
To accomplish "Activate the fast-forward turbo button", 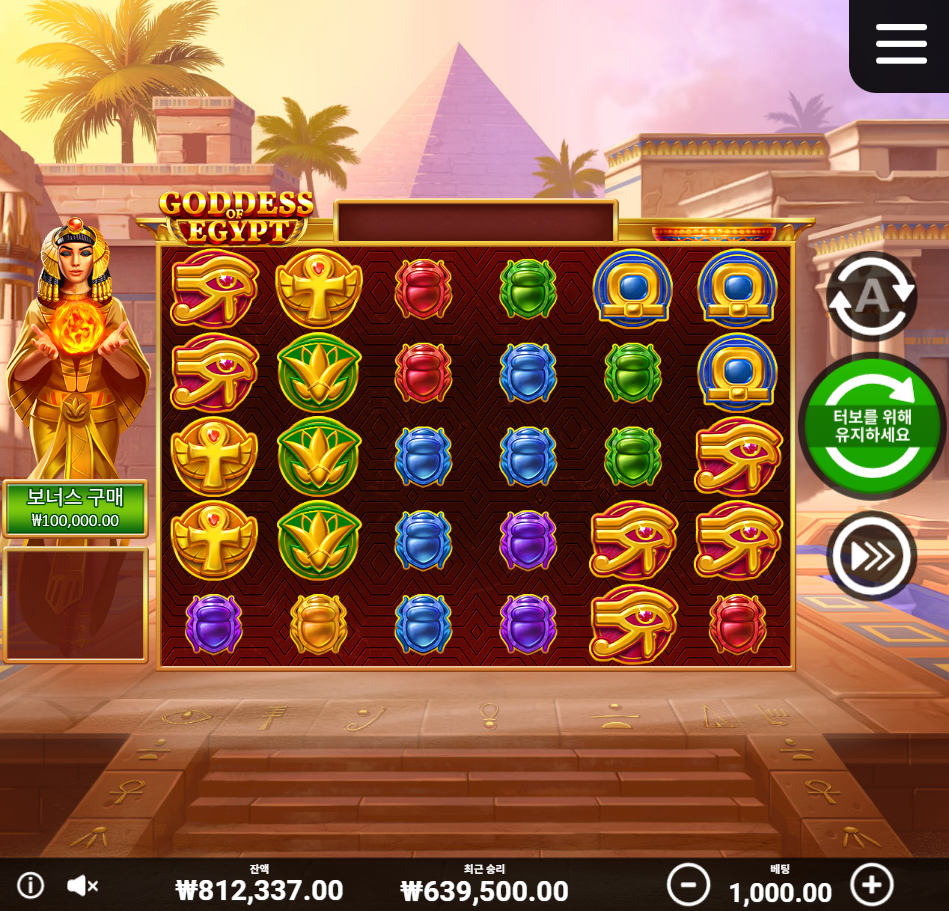I will pyautogui.click(x=871, y=556).
